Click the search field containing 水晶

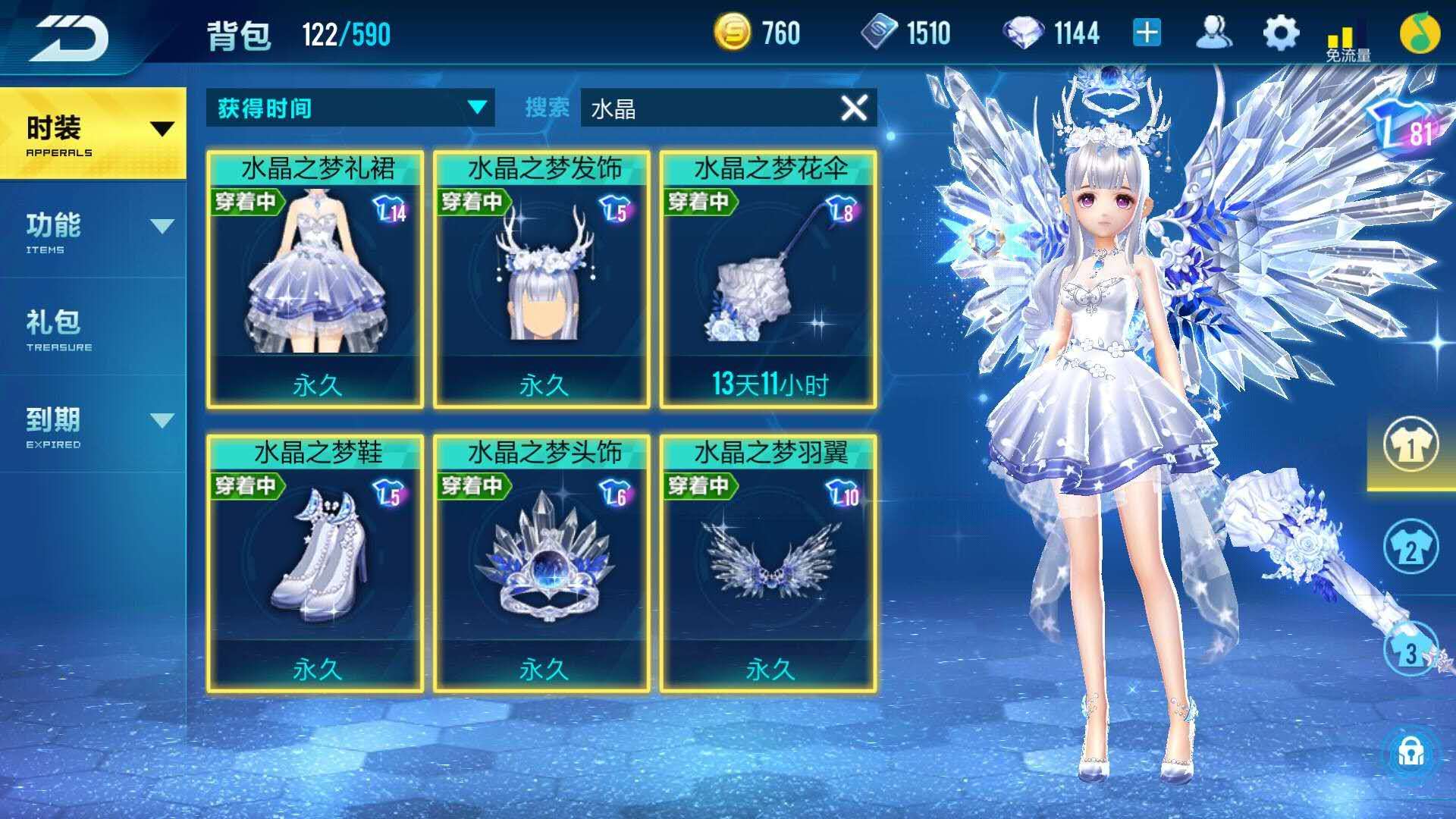[x=705, y=108]
